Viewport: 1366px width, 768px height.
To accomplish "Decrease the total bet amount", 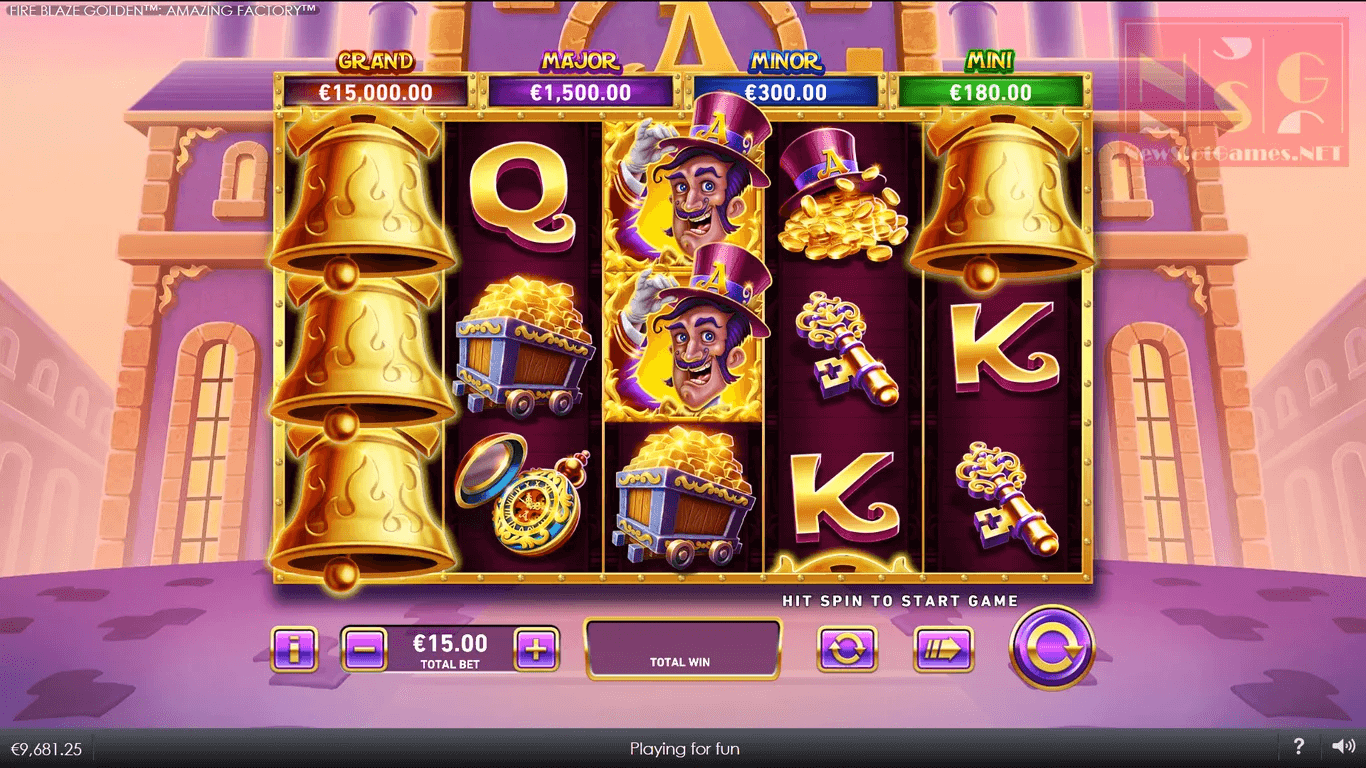I will click(x=364, y=650).
